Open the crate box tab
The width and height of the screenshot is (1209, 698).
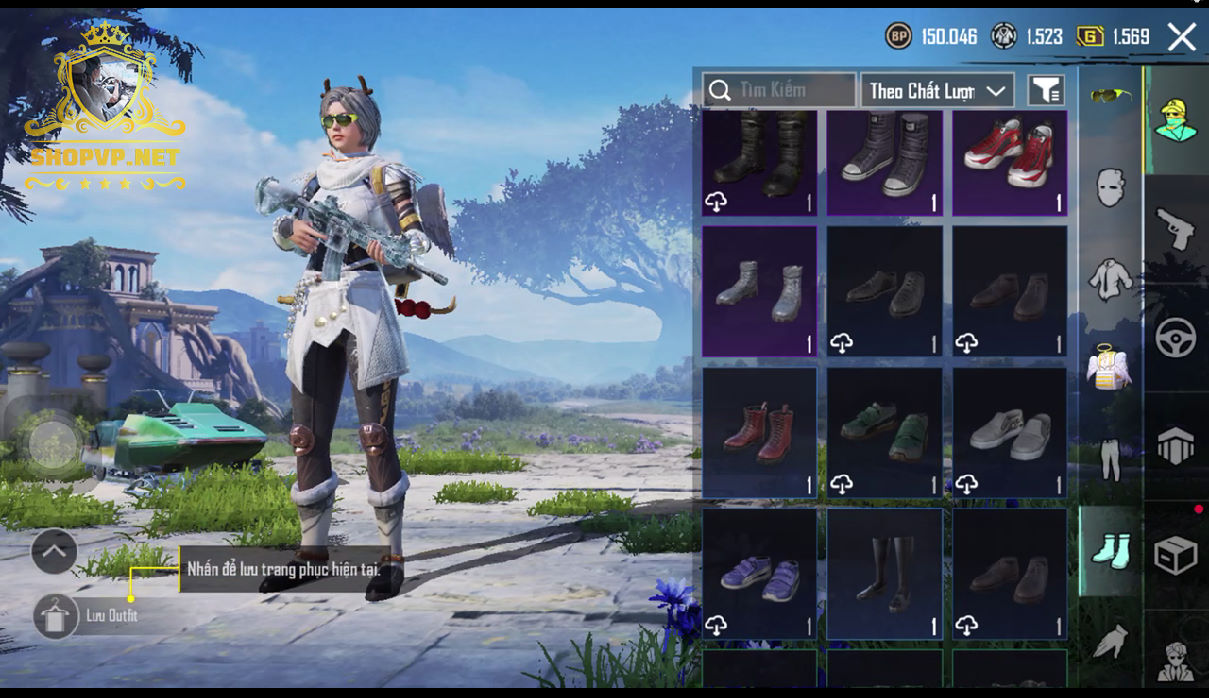[x=1176, y=555]
